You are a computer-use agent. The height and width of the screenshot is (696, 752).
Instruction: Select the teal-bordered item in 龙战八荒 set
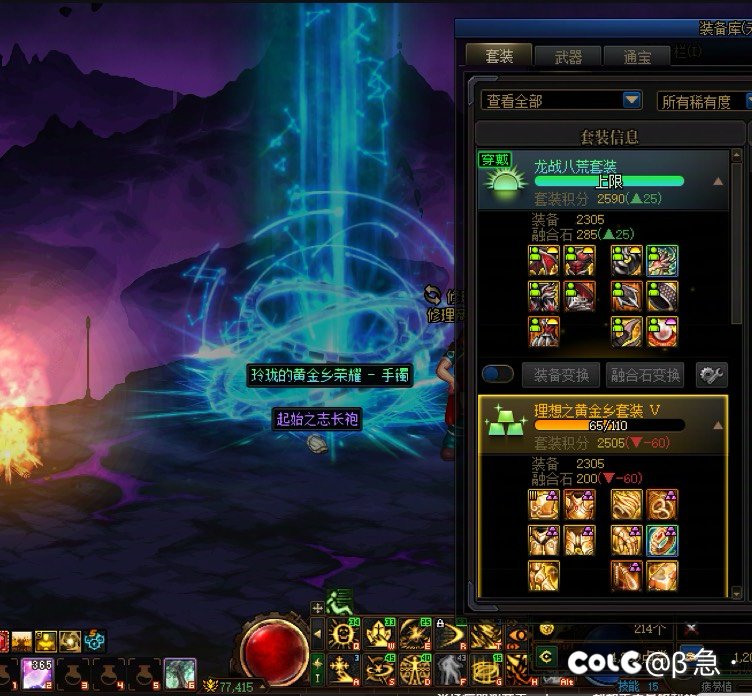(x=662, y=261)
